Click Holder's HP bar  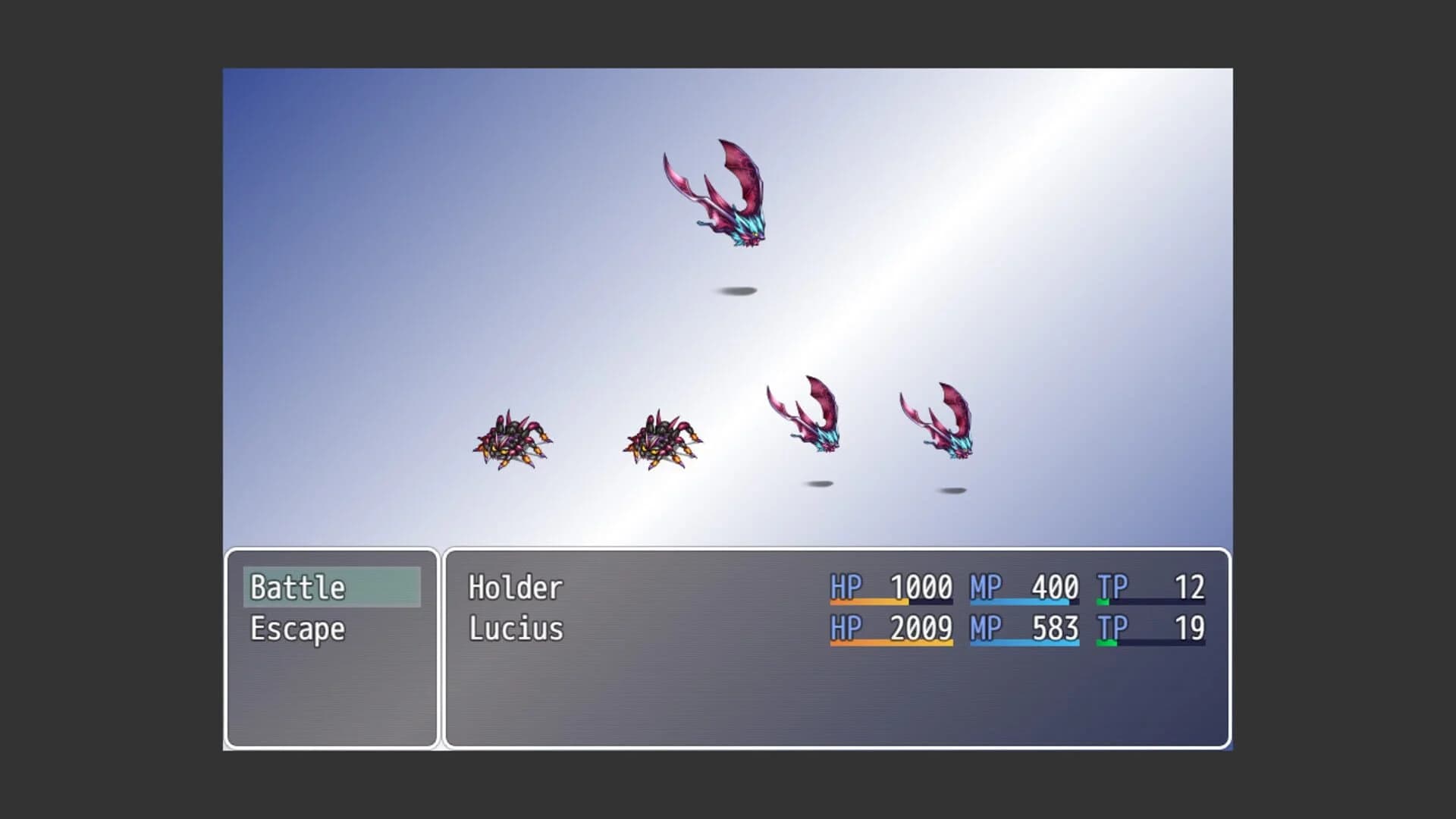(x=891, y=603)
